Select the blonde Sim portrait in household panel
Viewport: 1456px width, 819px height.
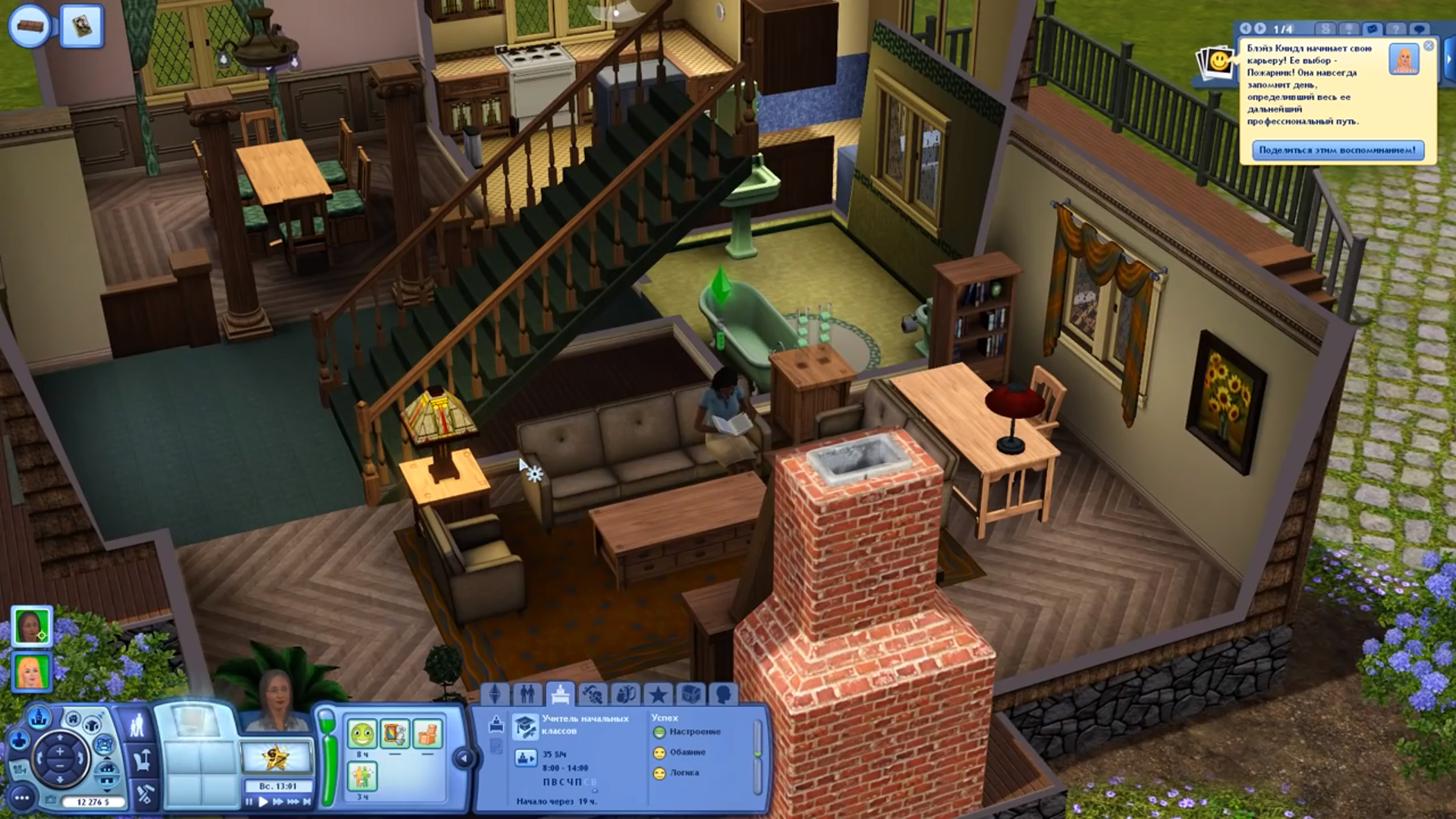click(31, 672)
